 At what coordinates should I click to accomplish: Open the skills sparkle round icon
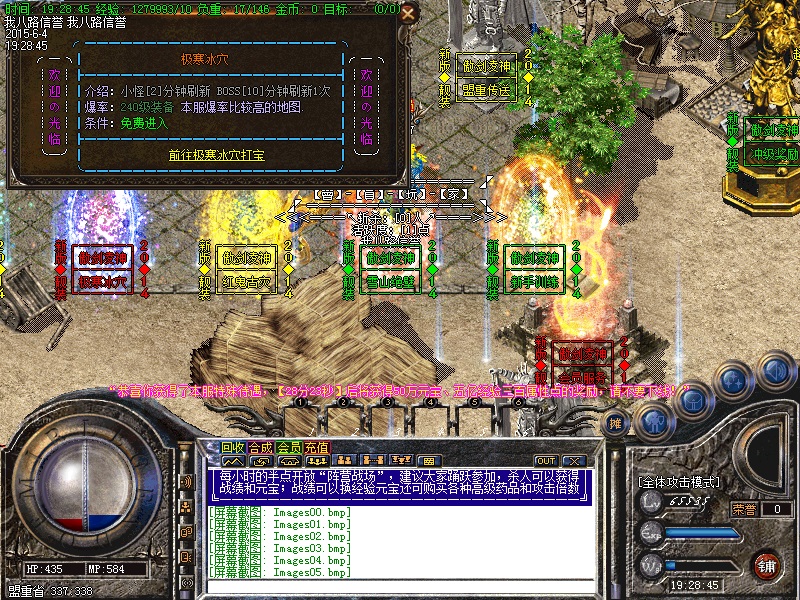[735, 380]
